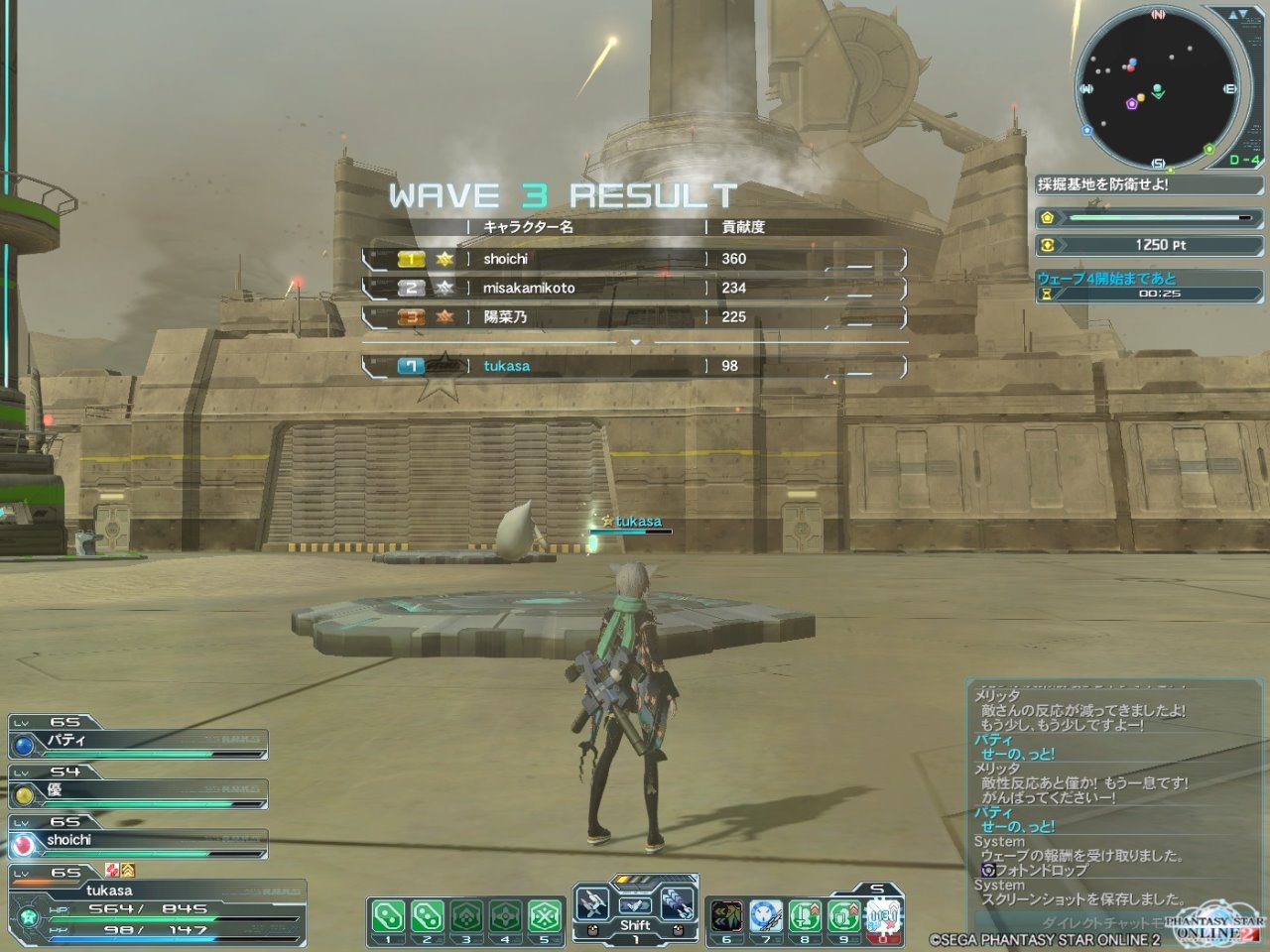Select the left weapon action on the palette
Screen dimensions: 1270x952
point(593,904)
